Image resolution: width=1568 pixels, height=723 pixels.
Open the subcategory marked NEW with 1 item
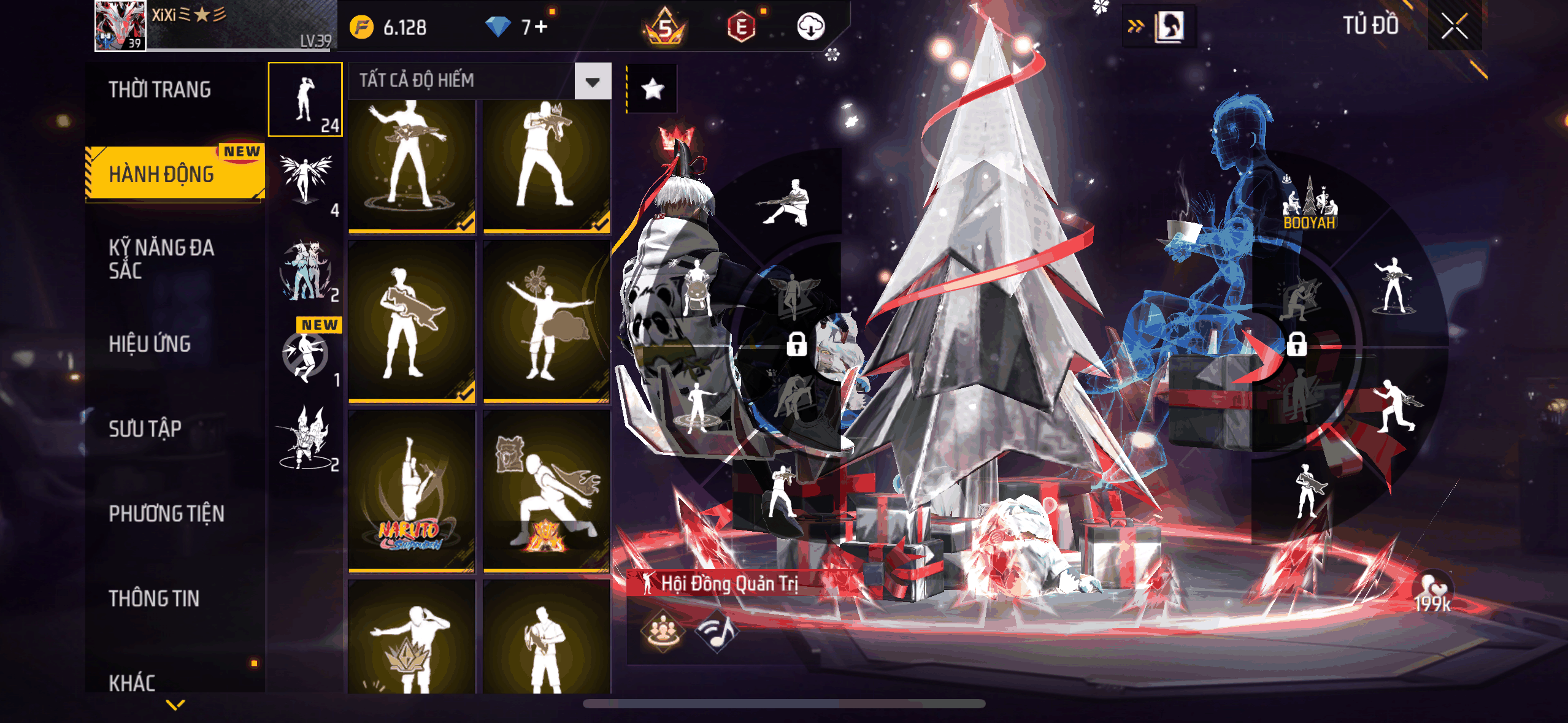click(x=306, y=354)
